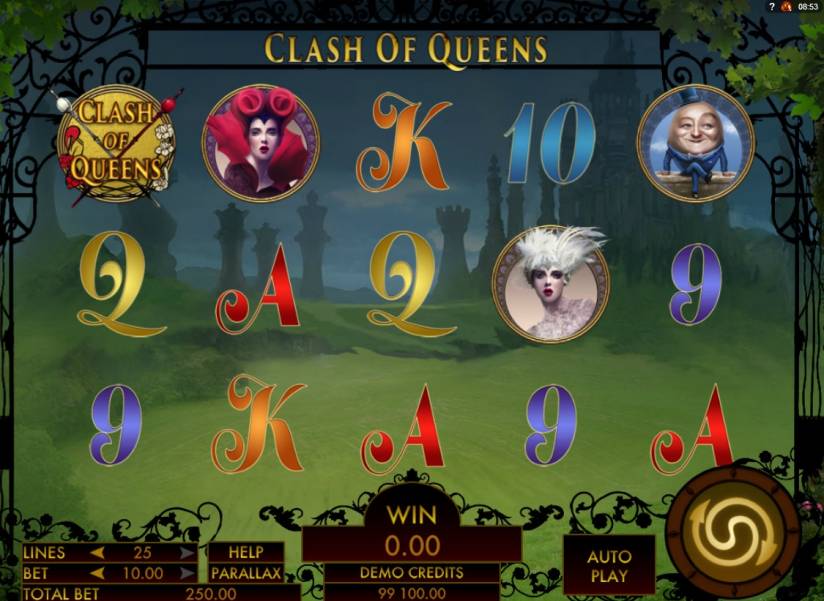824x601 pixels.
Task: Increase the number of lines
Action: 187,553
